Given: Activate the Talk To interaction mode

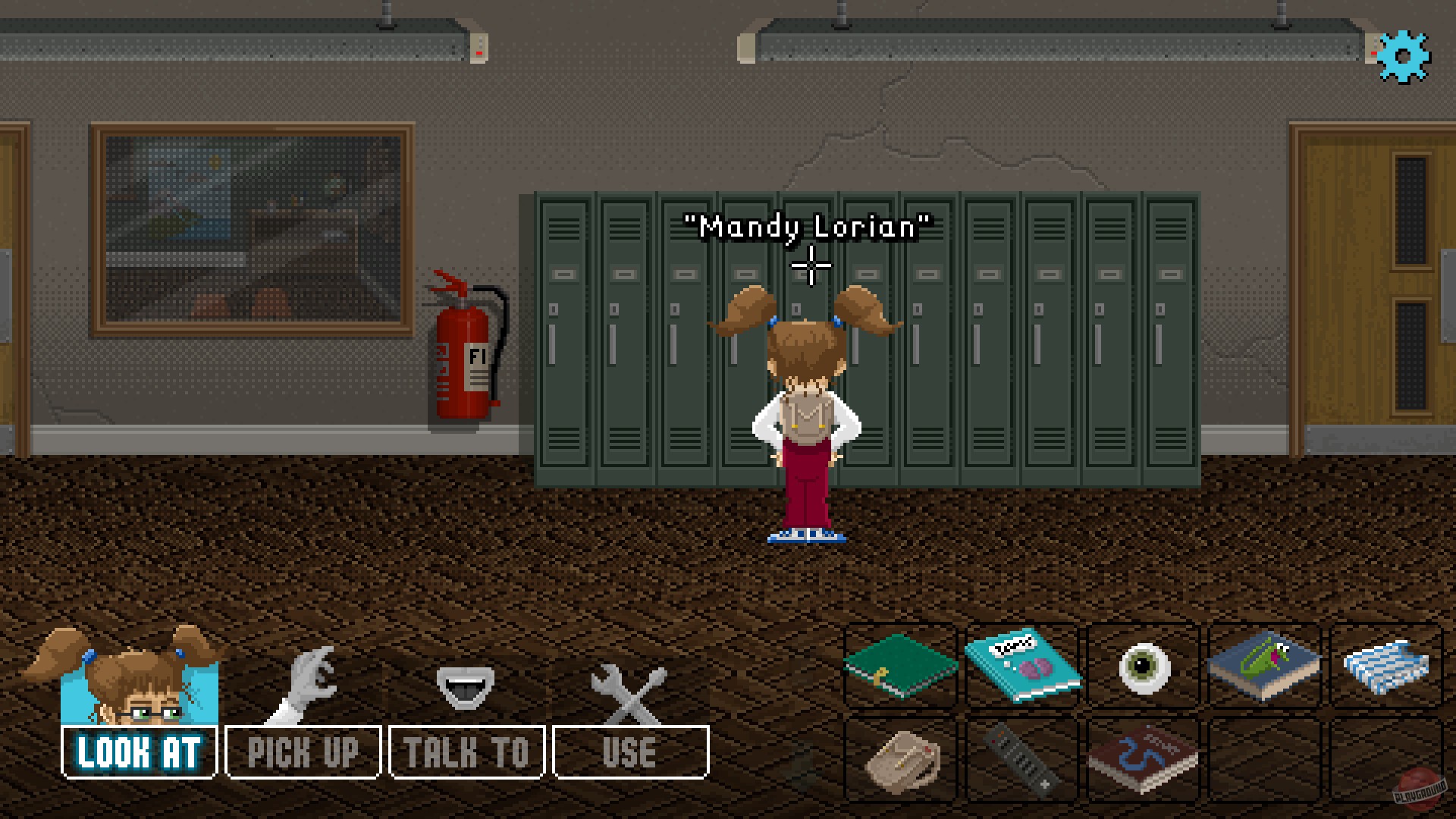Looking at the screenshot, I should point(465,751).
